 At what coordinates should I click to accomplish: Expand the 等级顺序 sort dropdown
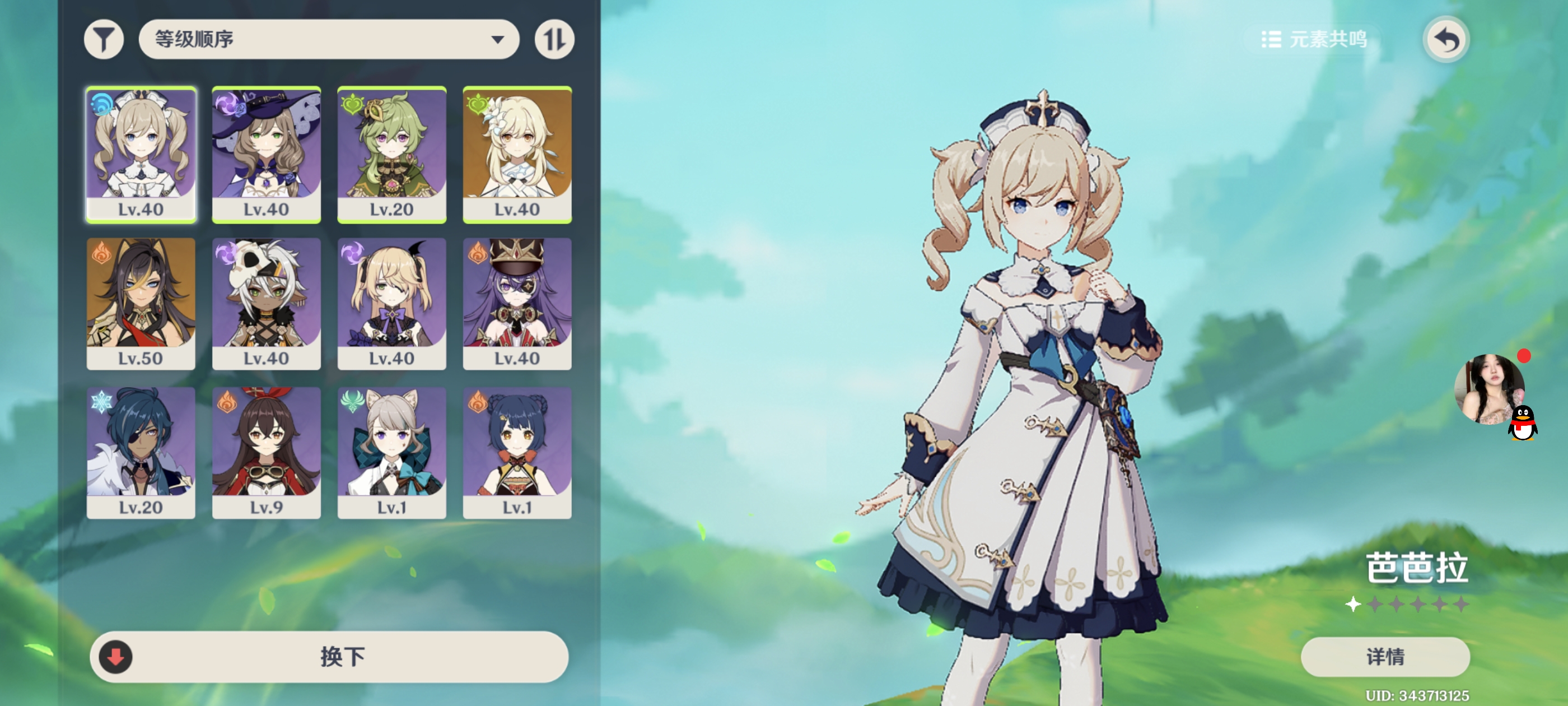click(329, 40)
